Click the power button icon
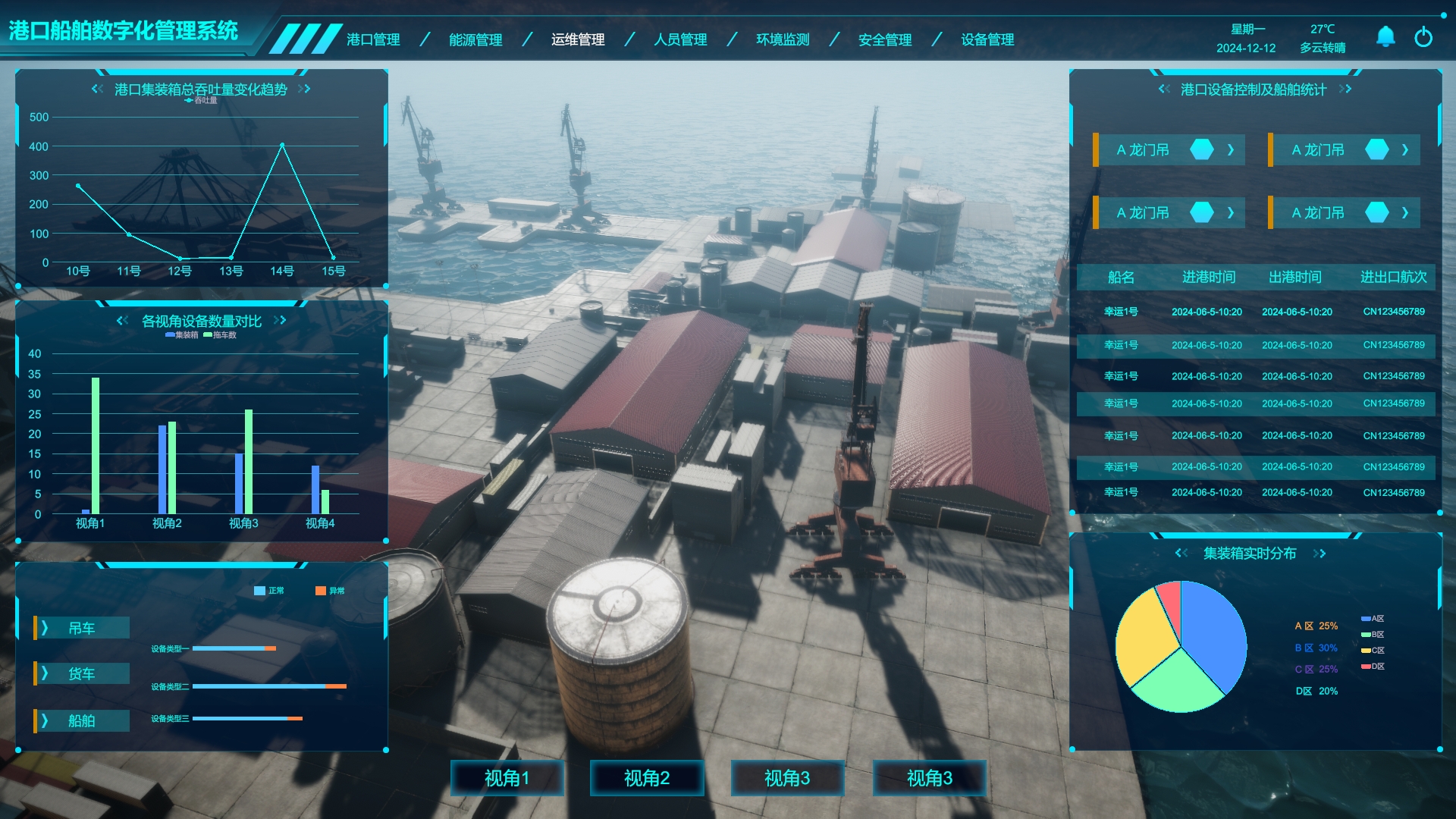This screenshot has width=1456, height=819. click(1423, 36)
